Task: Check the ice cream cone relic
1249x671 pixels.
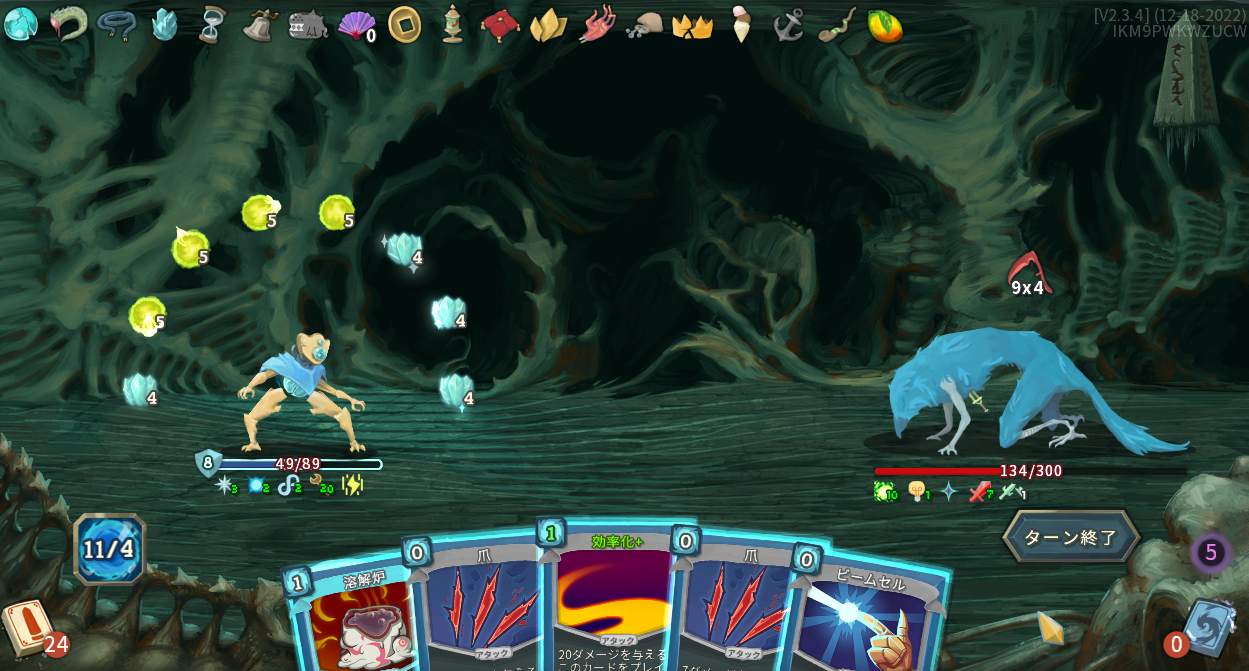Action: click(740, 24)
